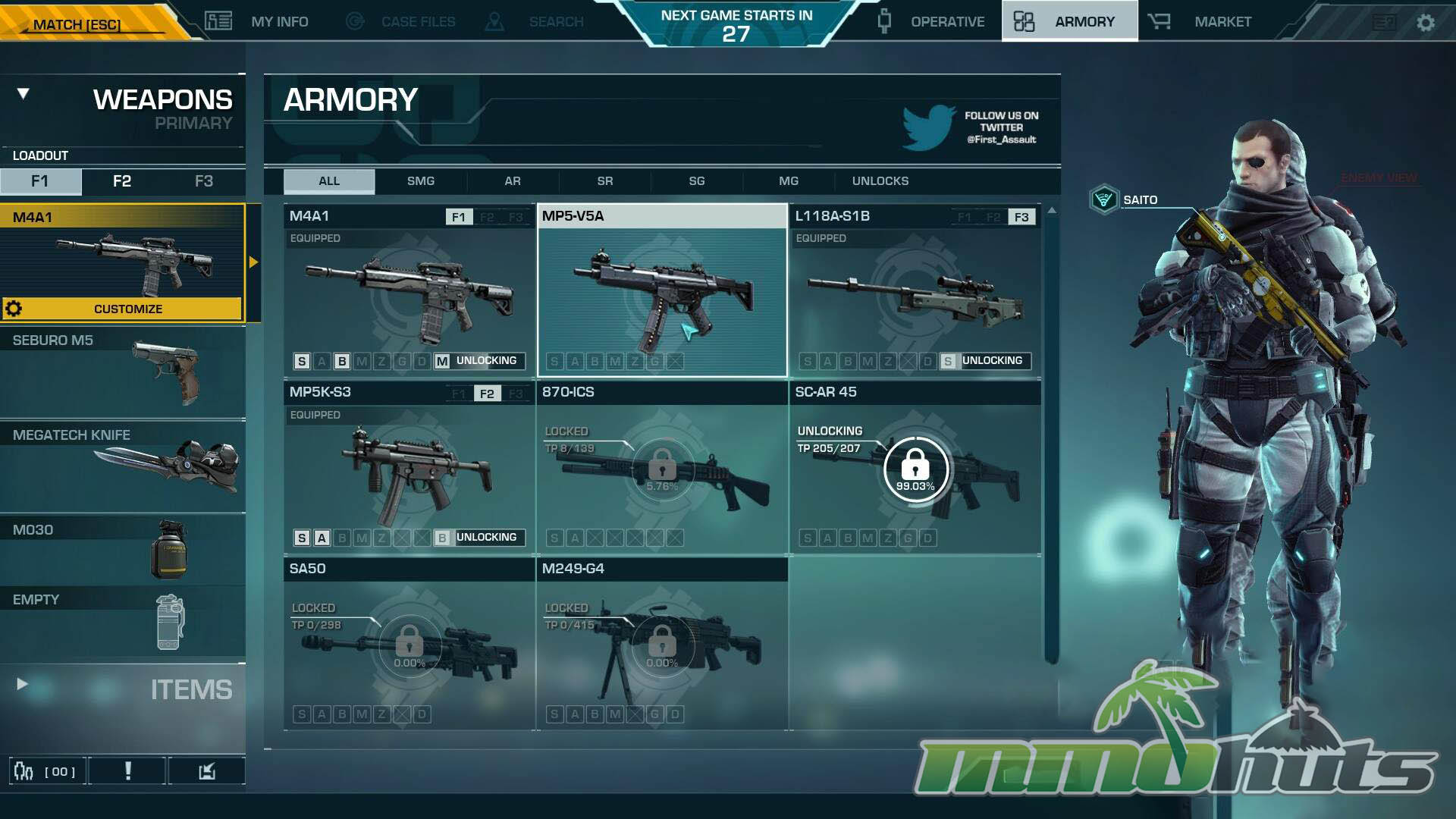Select the Seburo M5 sidearm slot
1456x819 pixels.
coord(122,372)
